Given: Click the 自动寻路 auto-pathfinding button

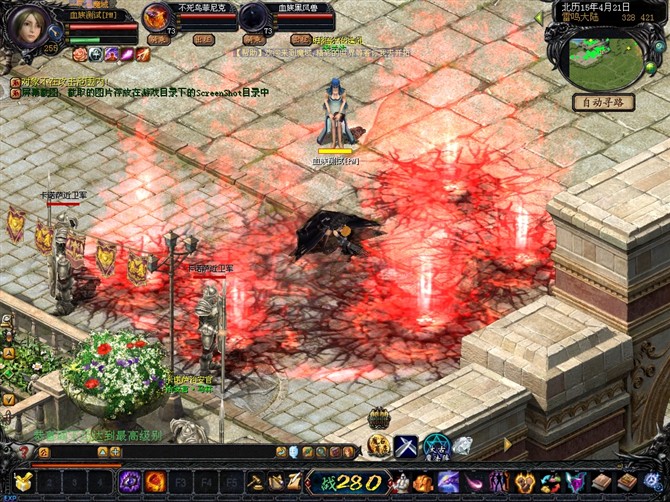Looking at the screenshot, I should (x=604, y=101).
